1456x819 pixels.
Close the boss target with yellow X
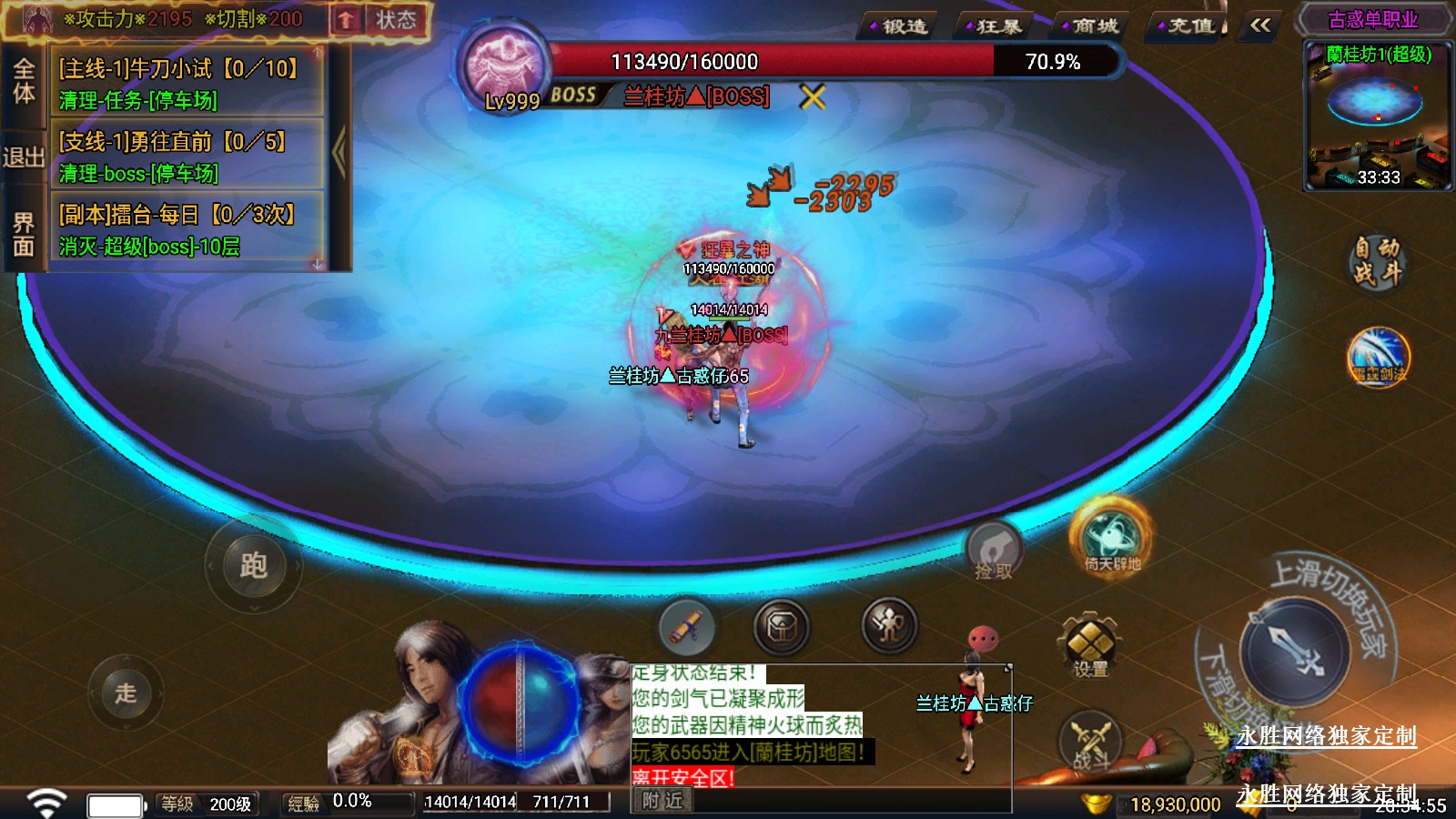click(x=813, y=96)
